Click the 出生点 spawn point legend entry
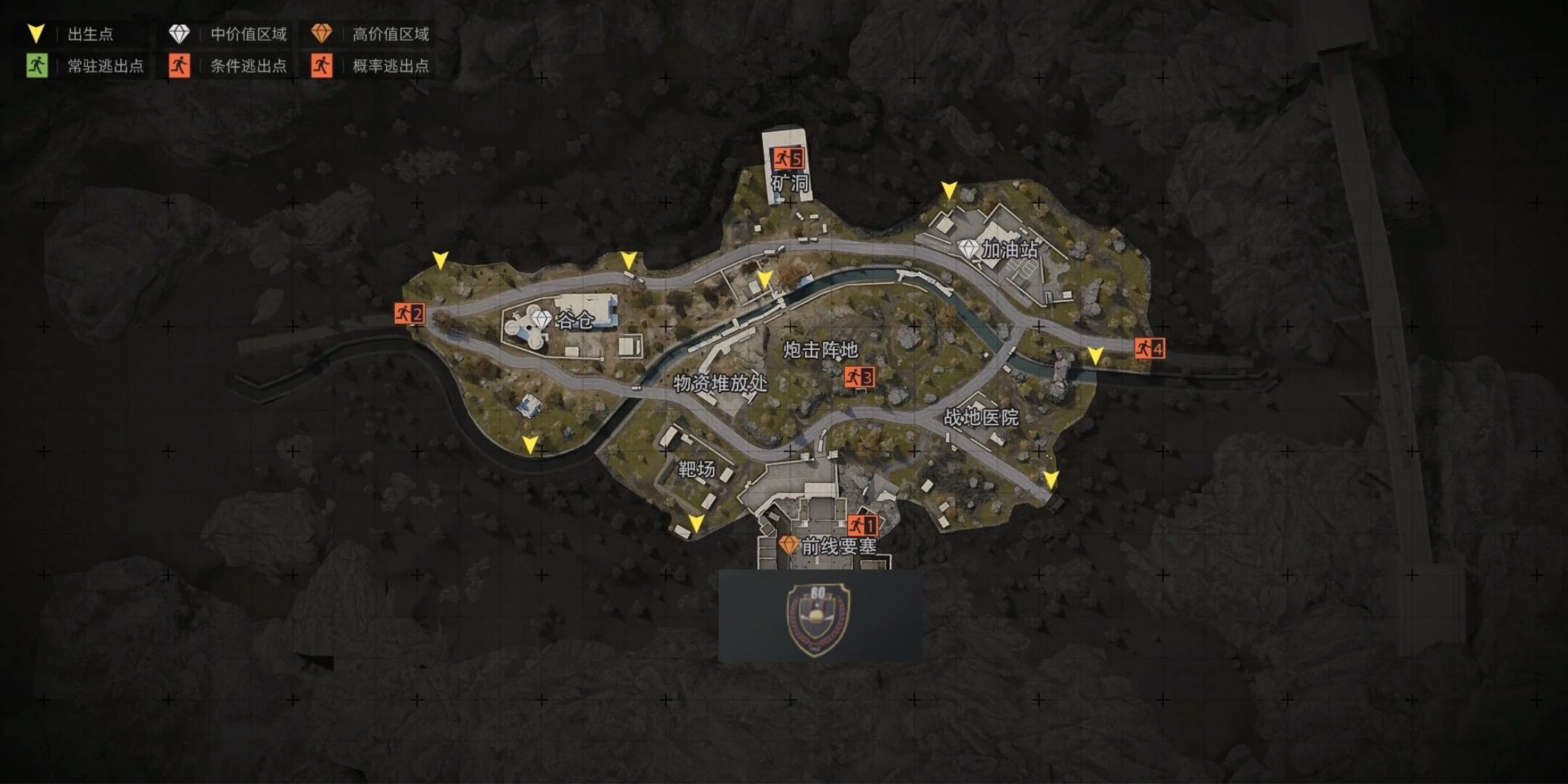 coord(71,34)
